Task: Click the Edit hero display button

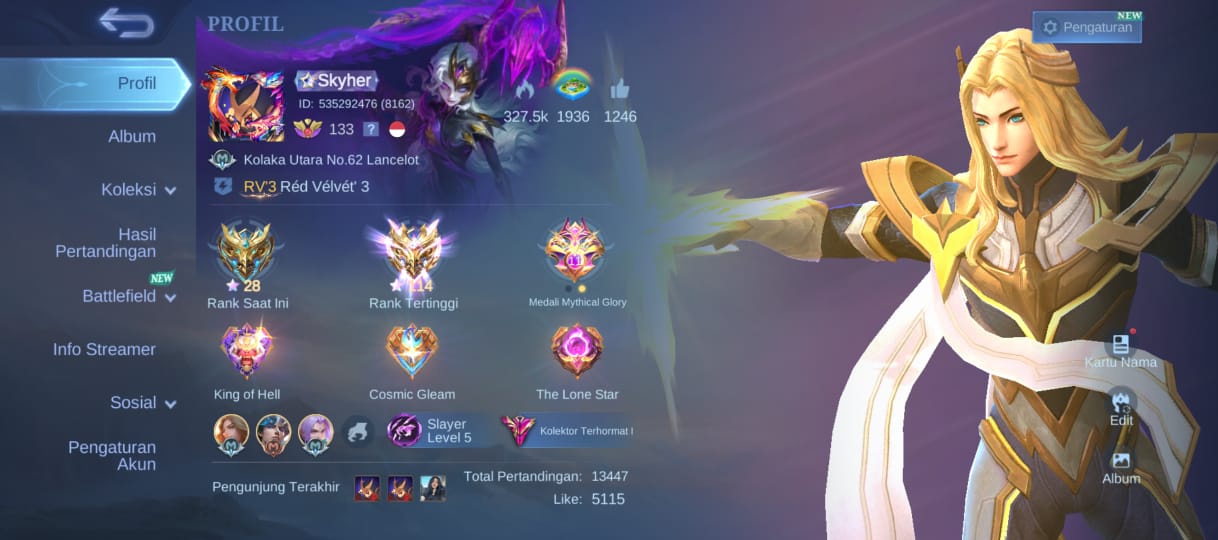Action: (1121, 407)
